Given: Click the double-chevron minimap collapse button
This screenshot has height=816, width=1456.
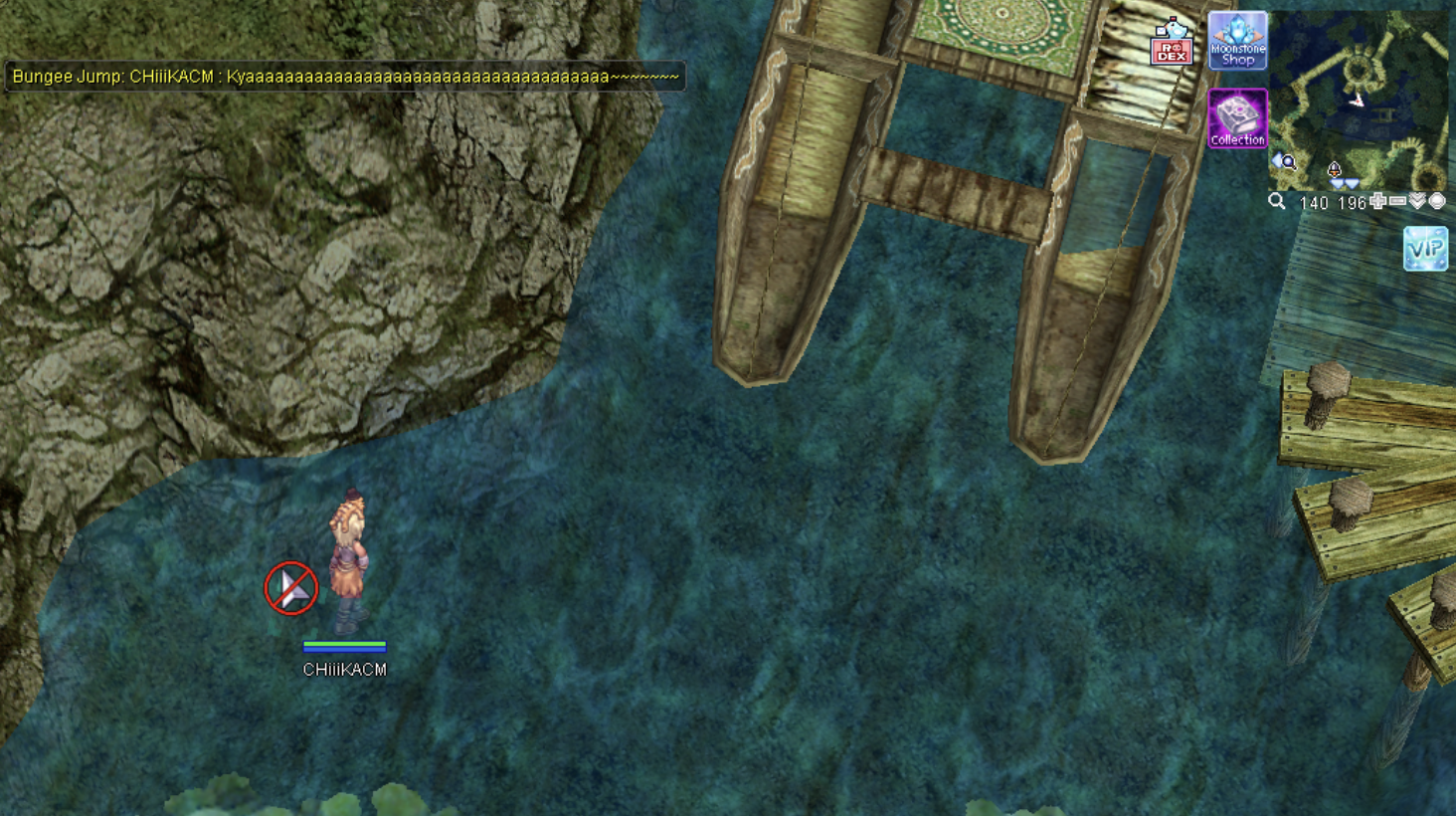Looking at the screenshot, I should tap(1417, 202).
